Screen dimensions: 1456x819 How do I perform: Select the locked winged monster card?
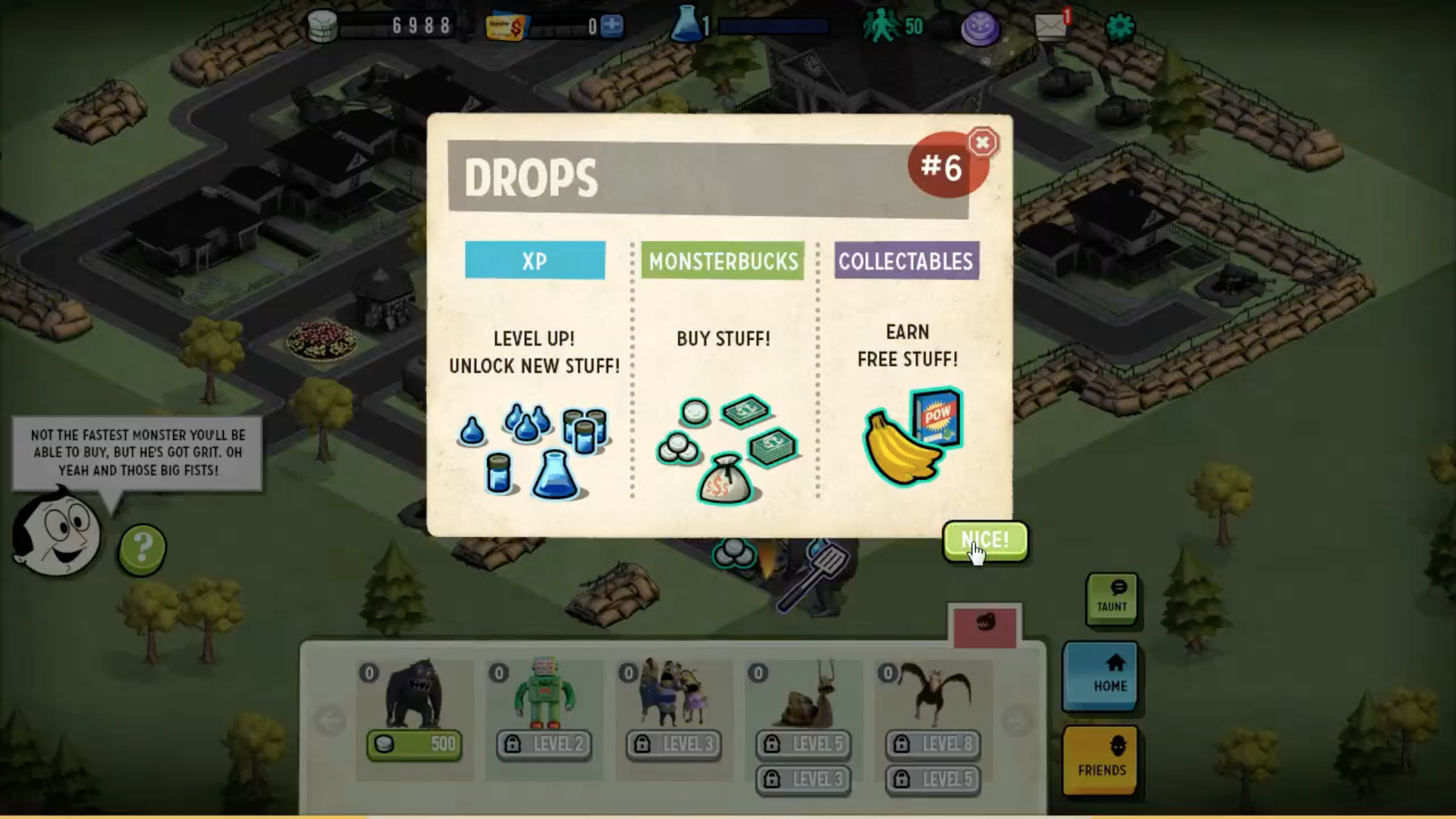[933, 694]
